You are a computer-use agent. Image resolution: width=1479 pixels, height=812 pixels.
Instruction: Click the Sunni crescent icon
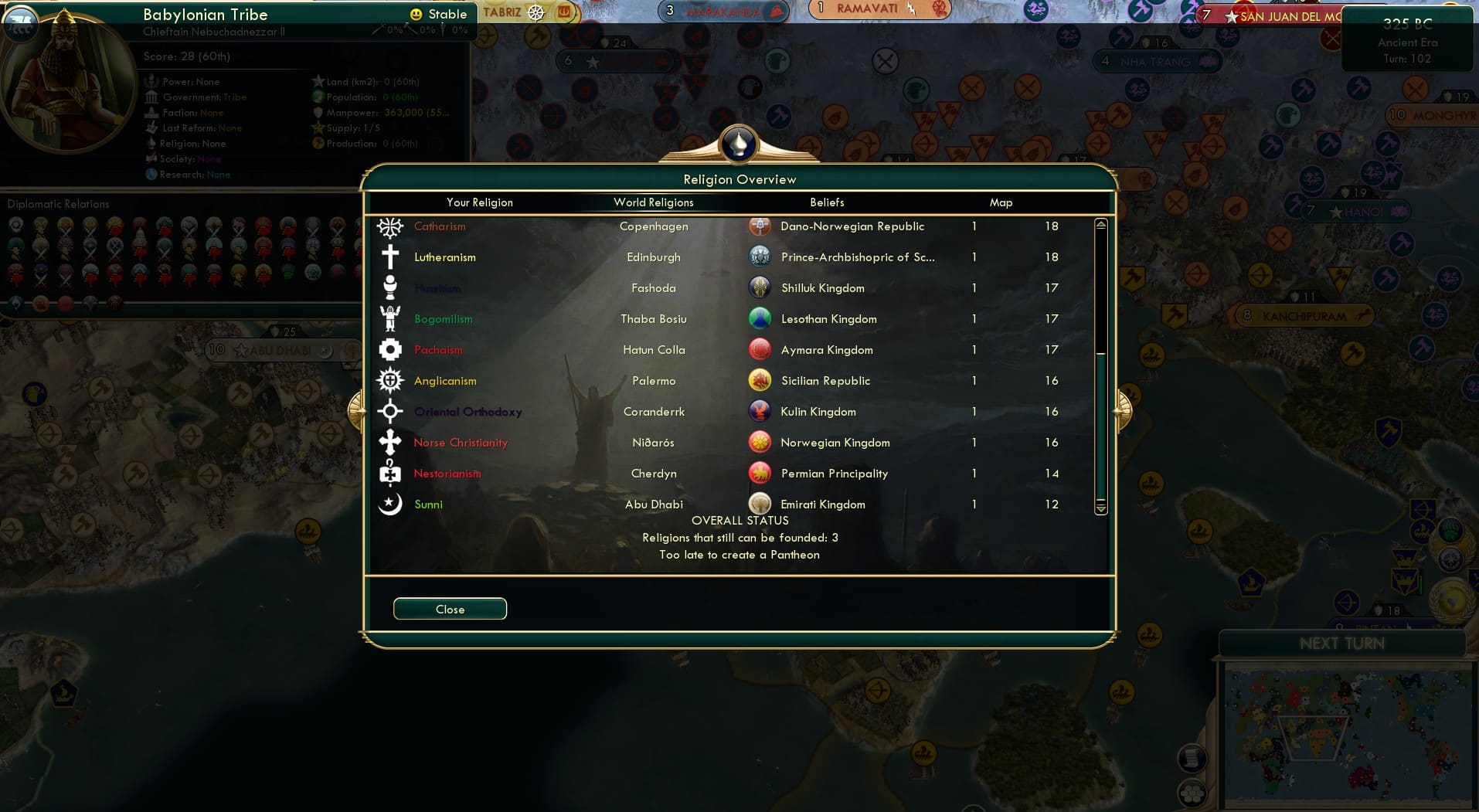click(x=390, y=504)
